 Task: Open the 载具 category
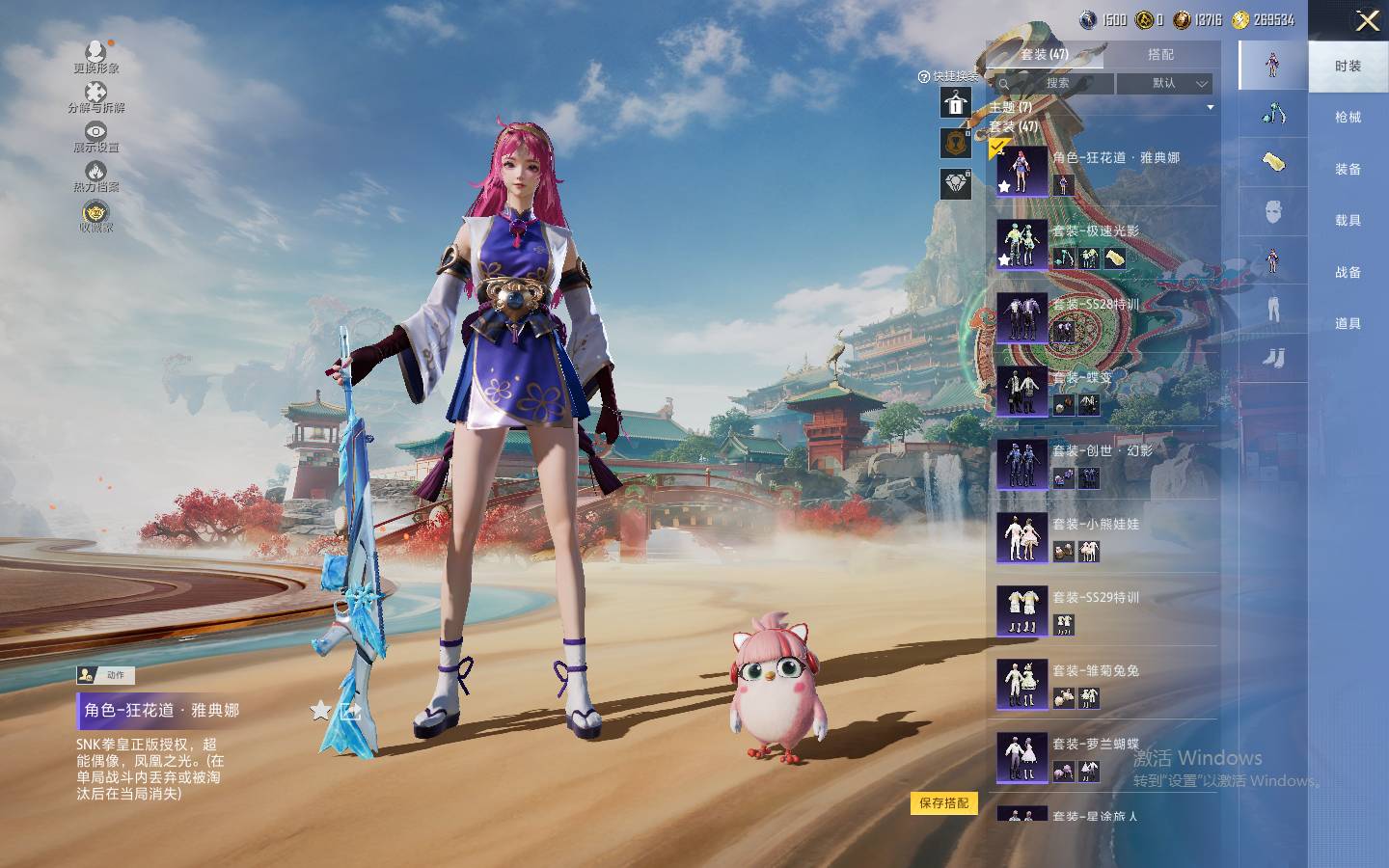(1348, 221)
